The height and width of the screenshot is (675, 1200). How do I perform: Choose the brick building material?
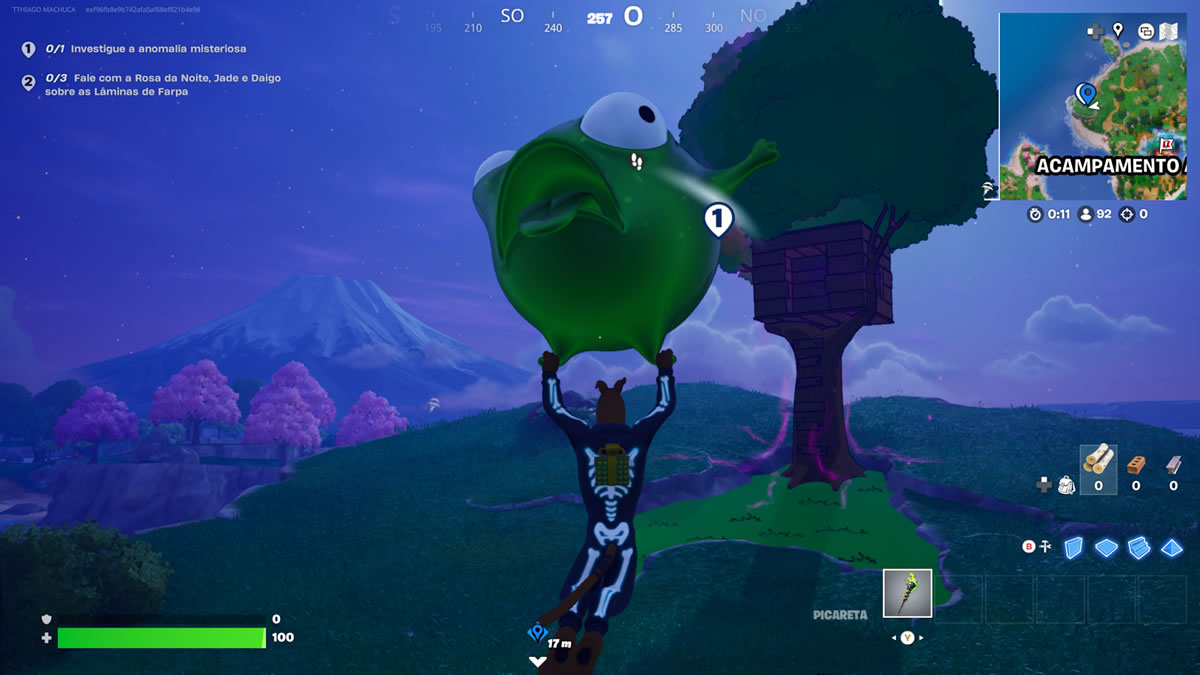1135,465
